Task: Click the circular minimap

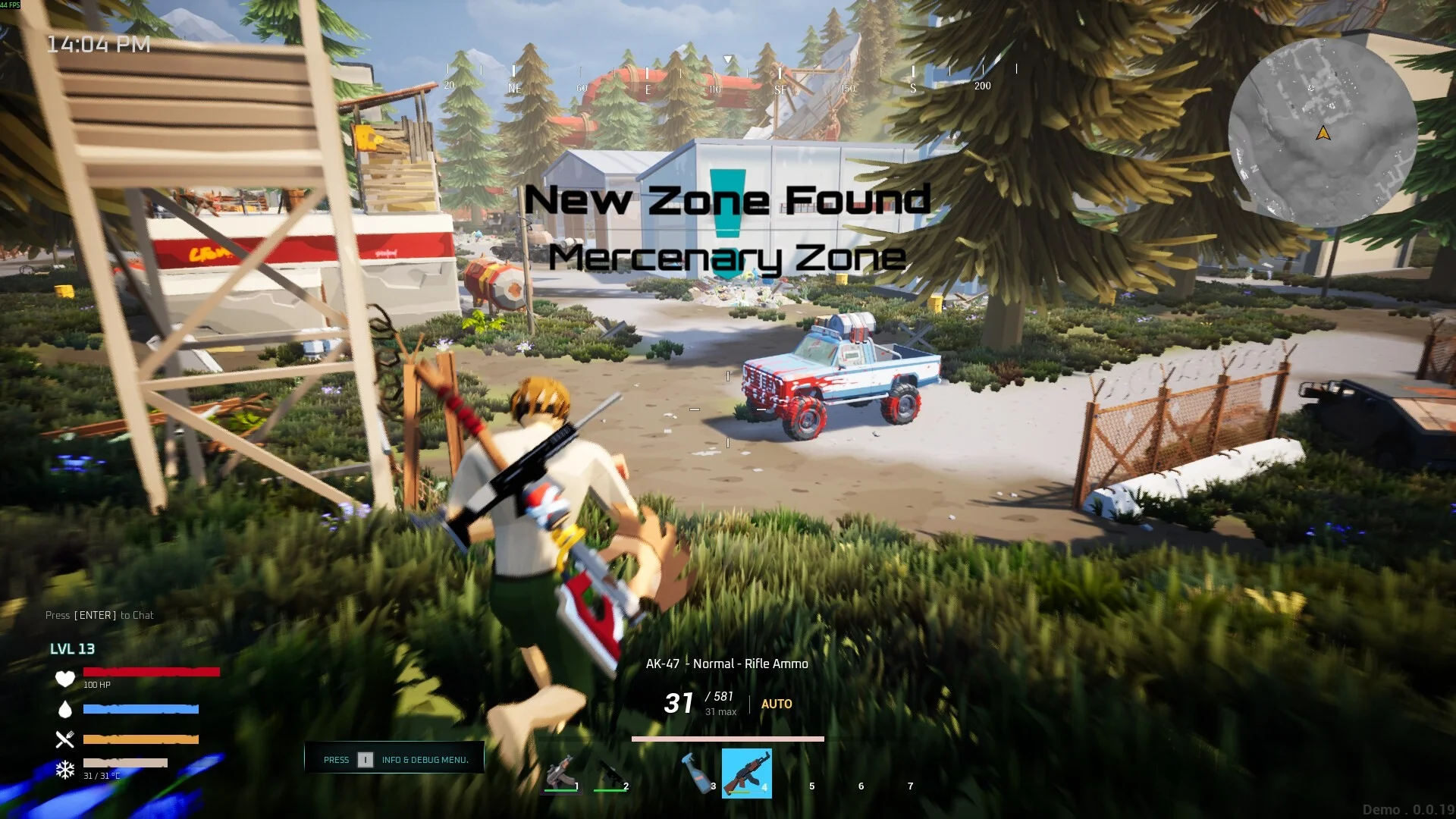Action: 1323,133
